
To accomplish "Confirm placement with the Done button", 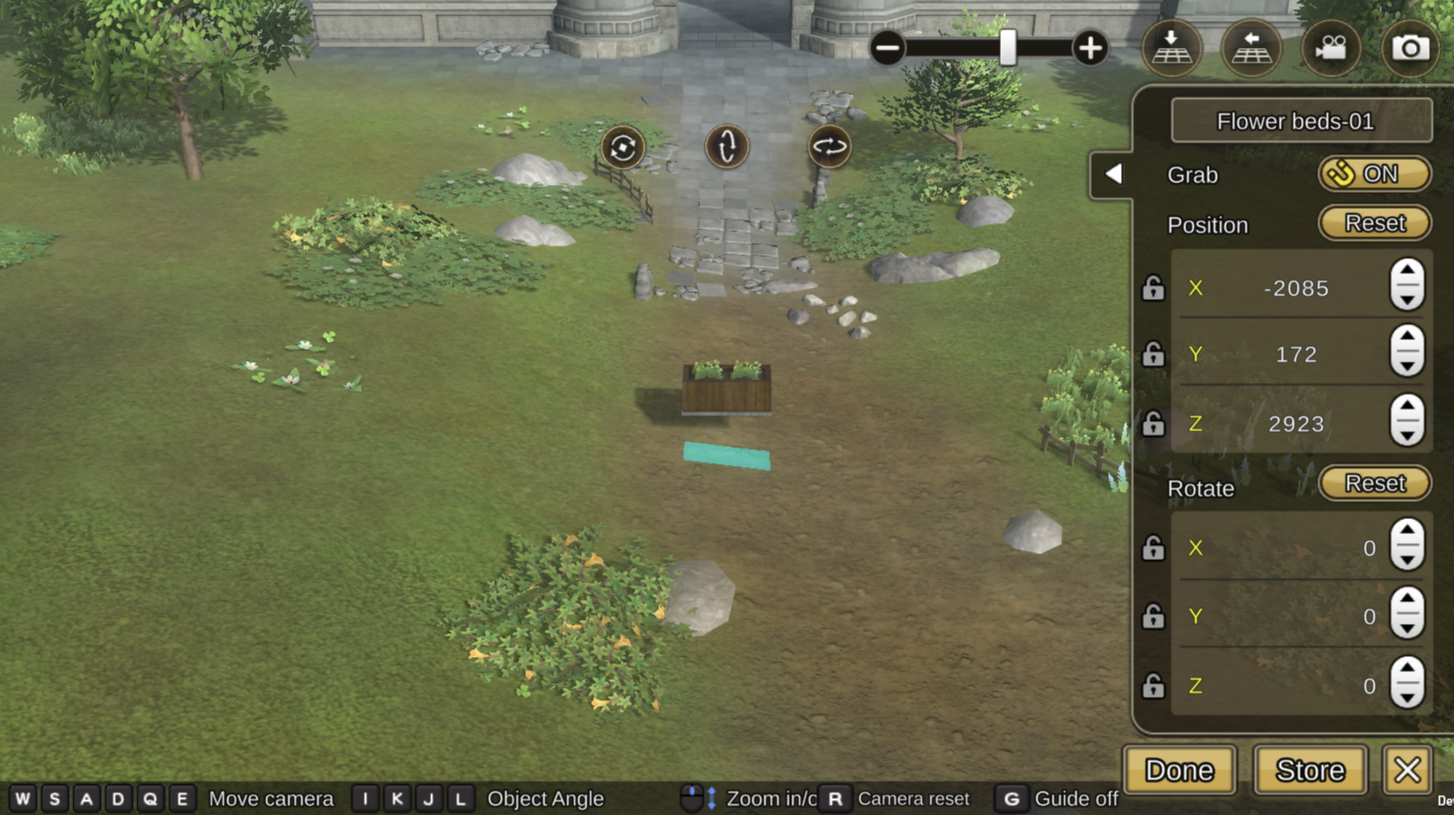I will (1179, 770).
